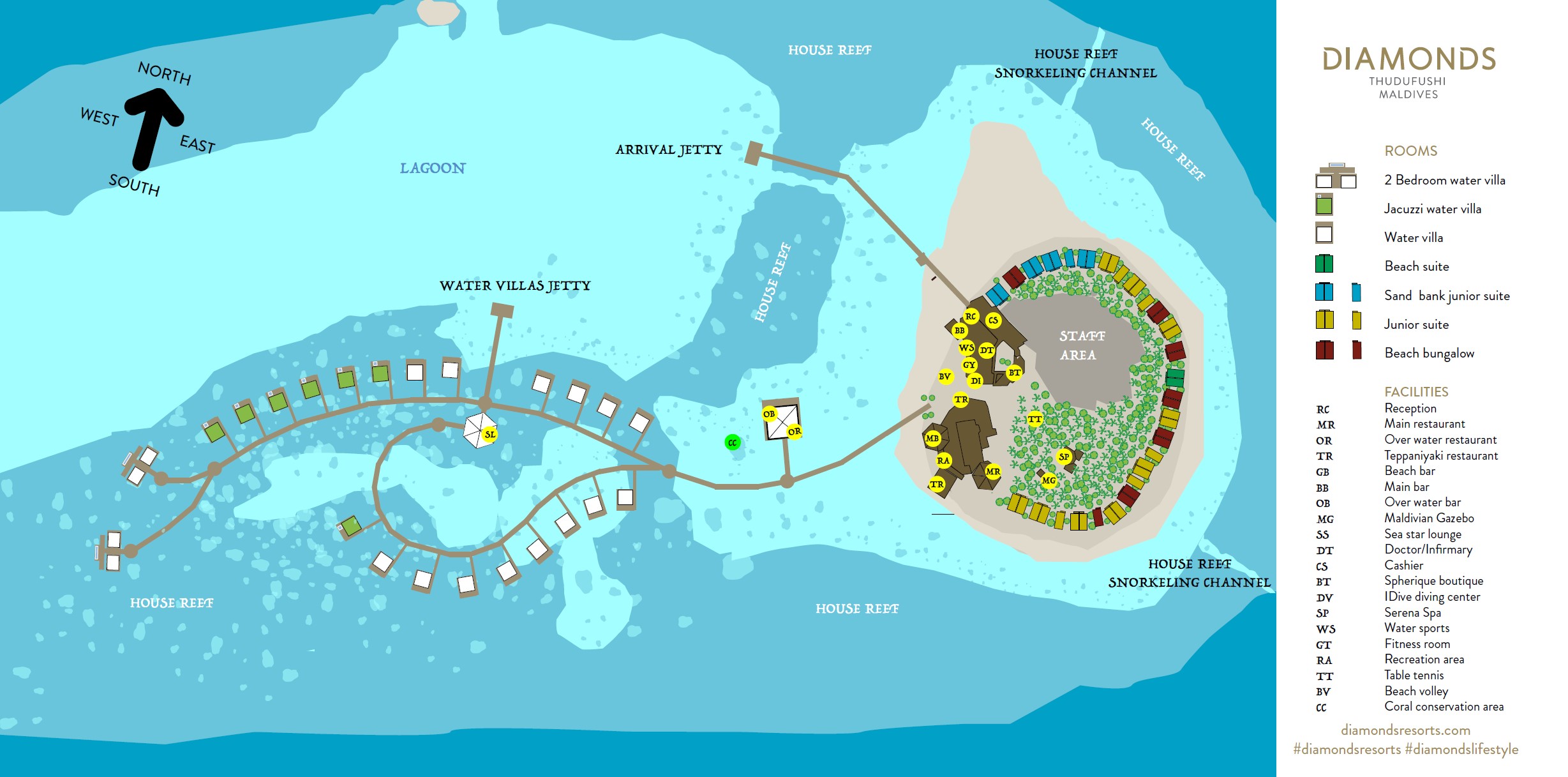Click the SL marker on the water villas

pyautogui.click(x=489, y=434)
